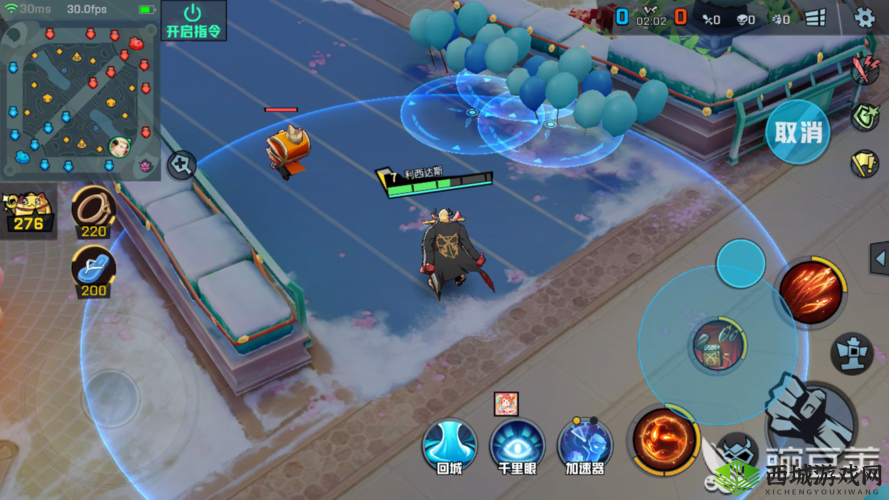Image resolution: width=889 pixels, height=500 pixels.
Task: Click the battlefield minimap
Action: coord(80,98)
